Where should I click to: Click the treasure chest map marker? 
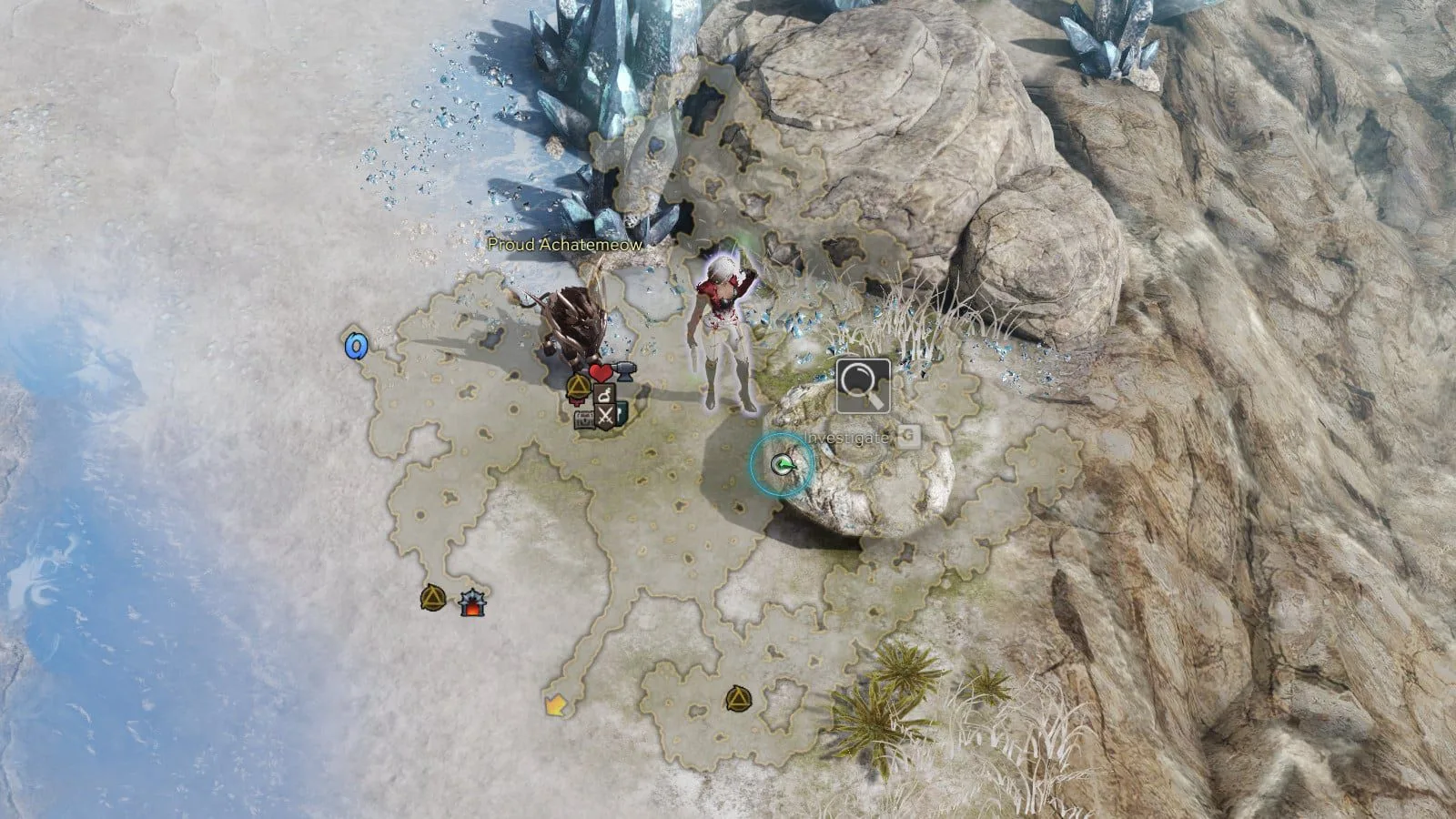(584, 418)
